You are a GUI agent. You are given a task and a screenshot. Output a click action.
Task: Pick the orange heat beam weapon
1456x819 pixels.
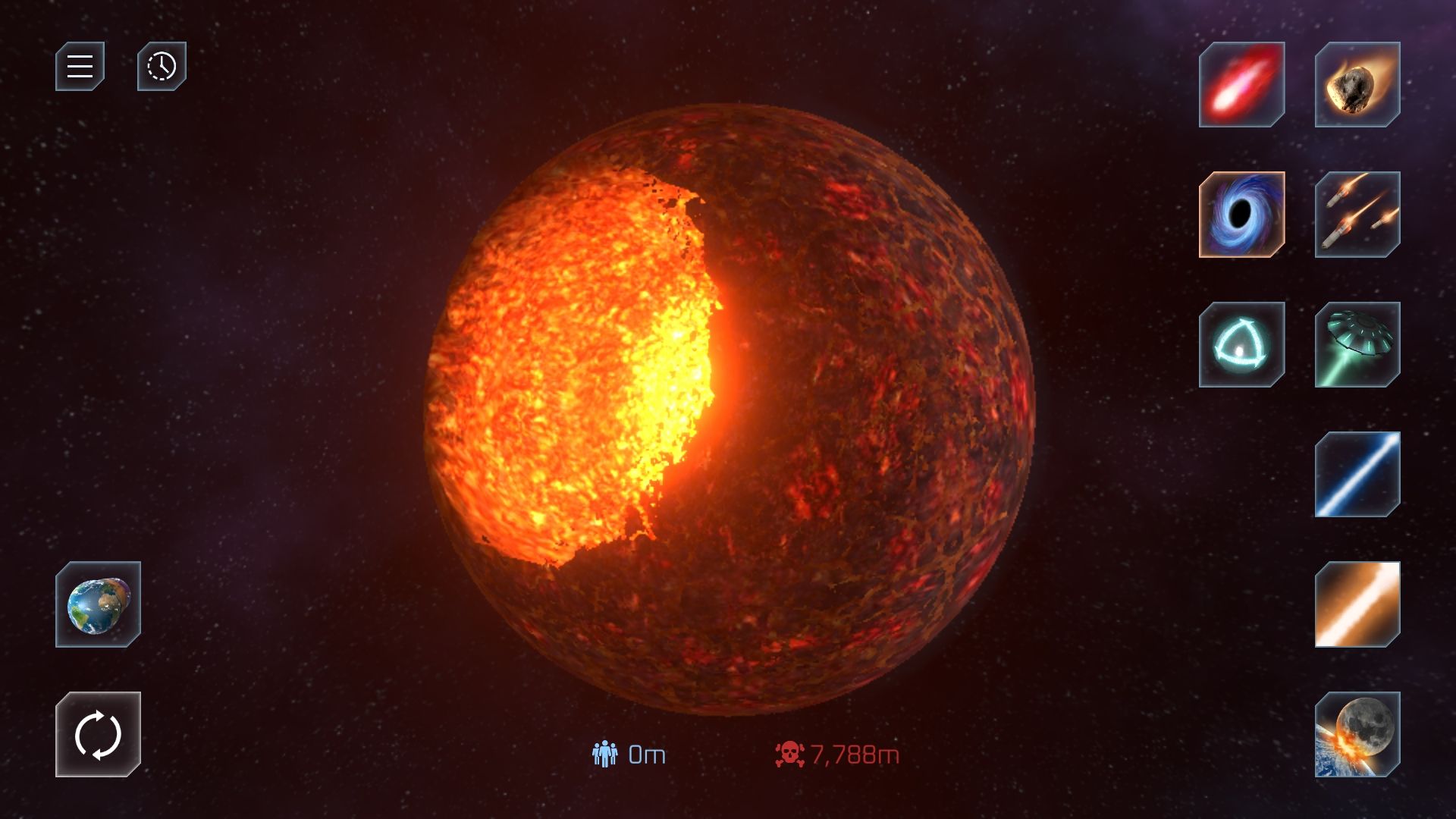pos(1357,604)
